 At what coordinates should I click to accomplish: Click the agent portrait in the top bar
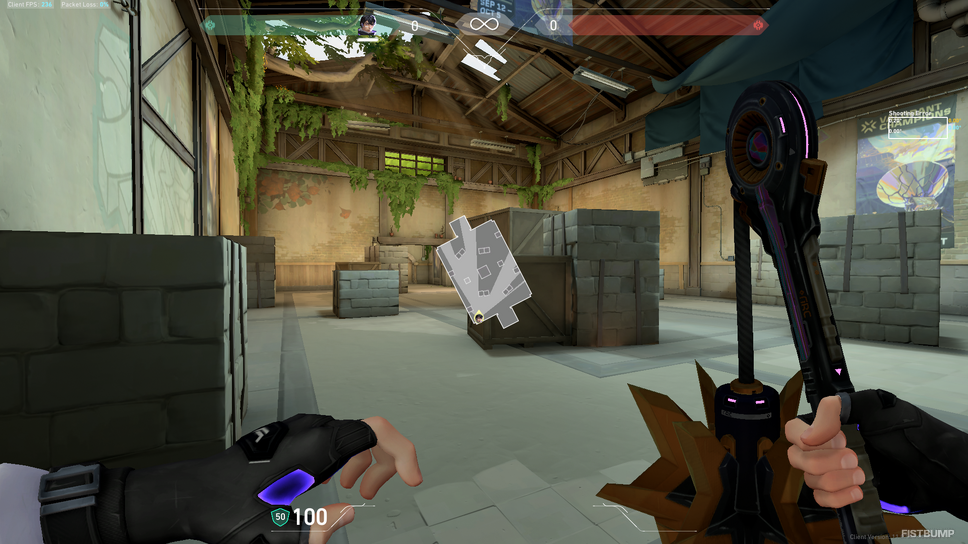369,25
